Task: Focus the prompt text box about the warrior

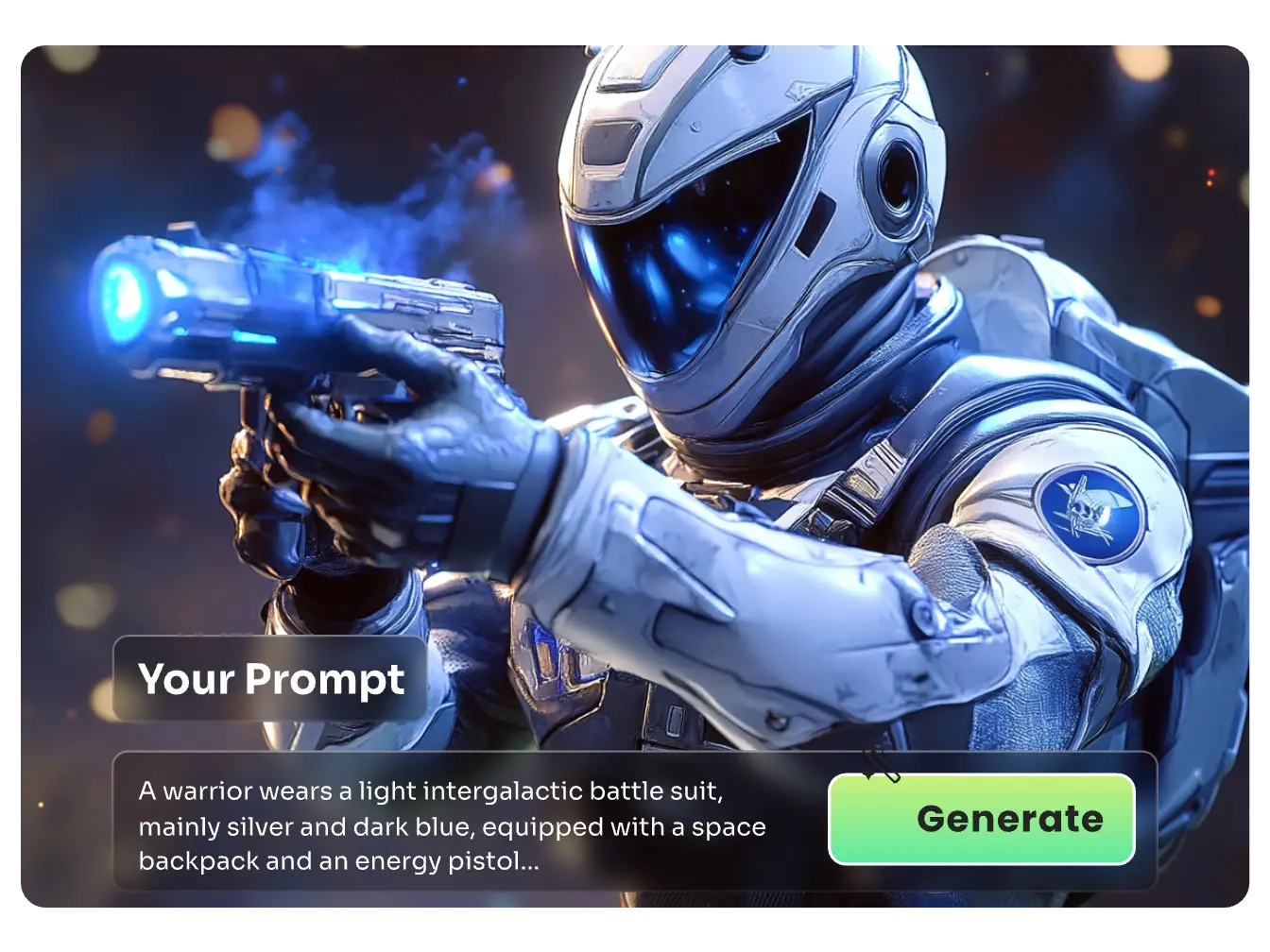Action: coord(452,825)
